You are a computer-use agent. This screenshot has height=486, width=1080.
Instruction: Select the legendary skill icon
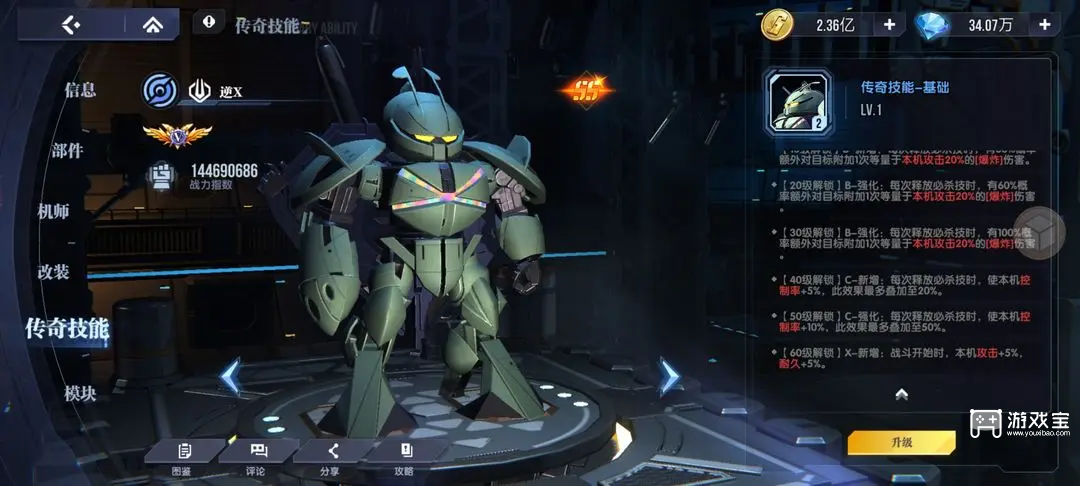click(x=797, y=102)
